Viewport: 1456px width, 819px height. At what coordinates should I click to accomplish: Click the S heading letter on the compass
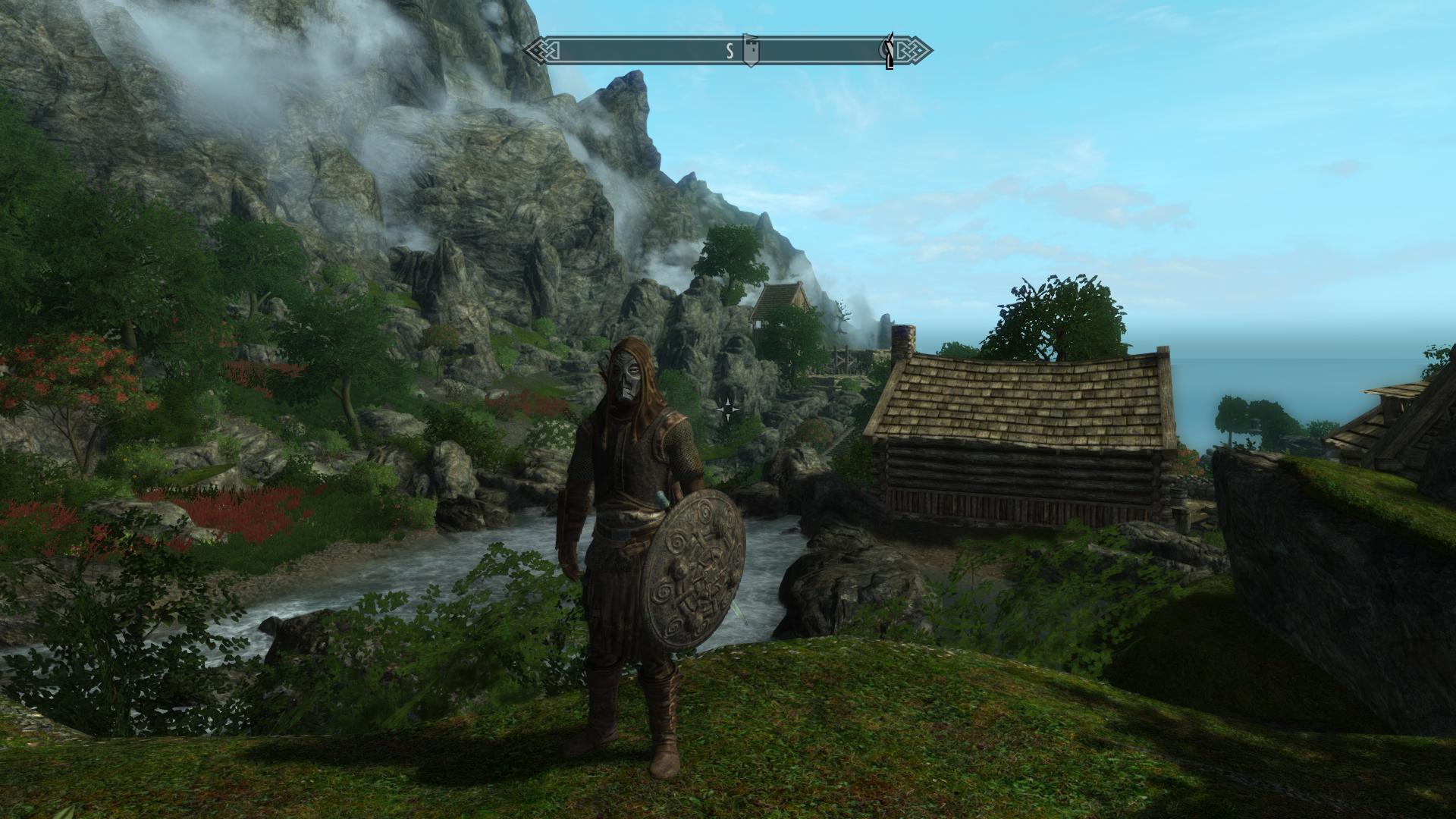pyautogui.click(x=730, y=52)
